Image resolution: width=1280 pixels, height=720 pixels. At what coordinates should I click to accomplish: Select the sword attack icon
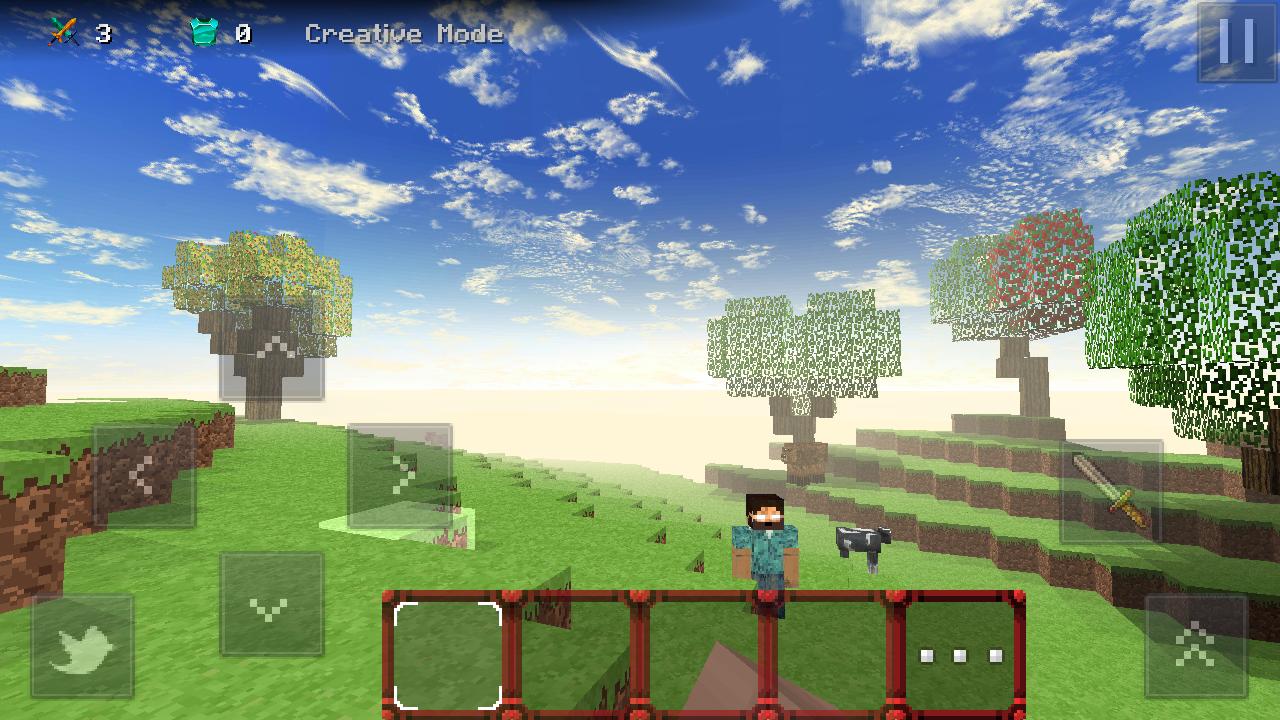[1114, 490]
